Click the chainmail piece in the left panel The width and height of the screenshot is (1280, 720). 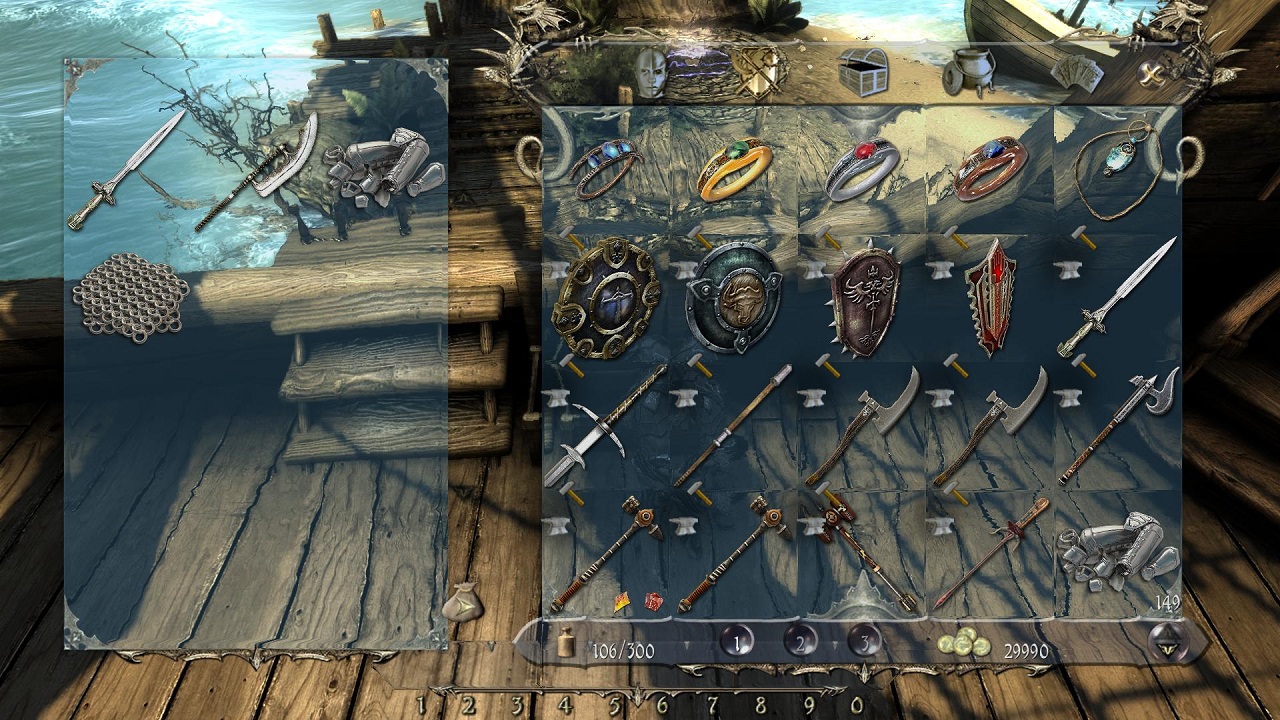130,297
